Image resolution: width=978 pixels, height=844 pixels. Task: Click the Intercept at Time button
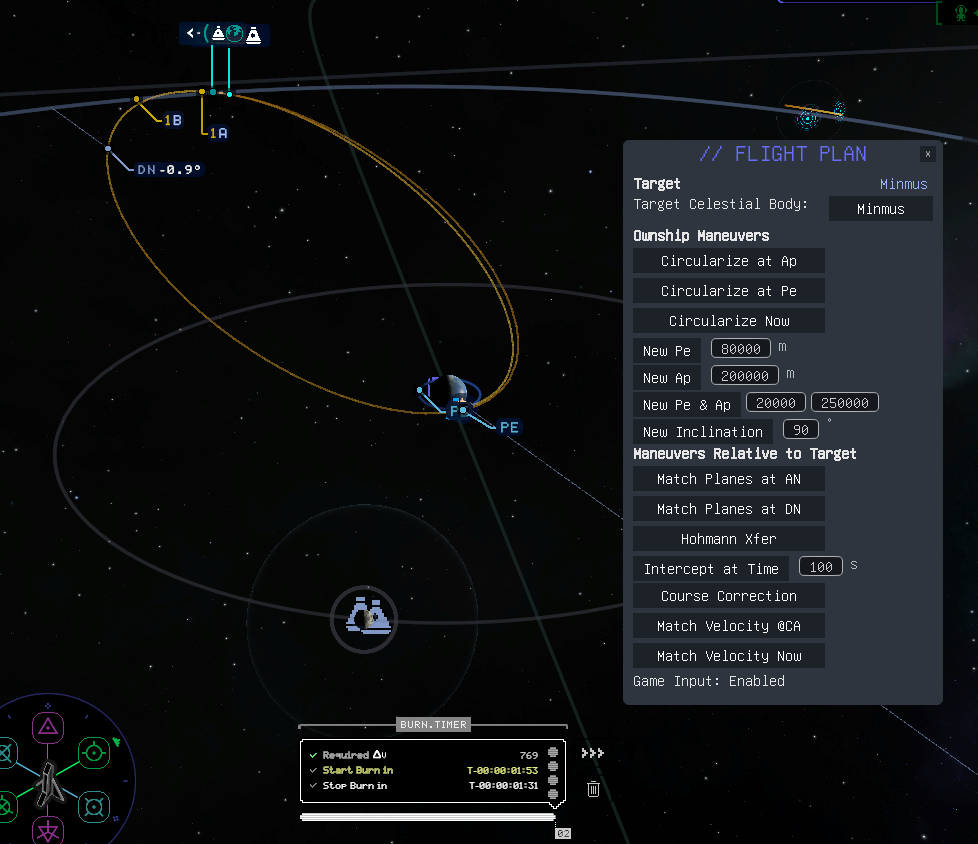coord(711,569)
